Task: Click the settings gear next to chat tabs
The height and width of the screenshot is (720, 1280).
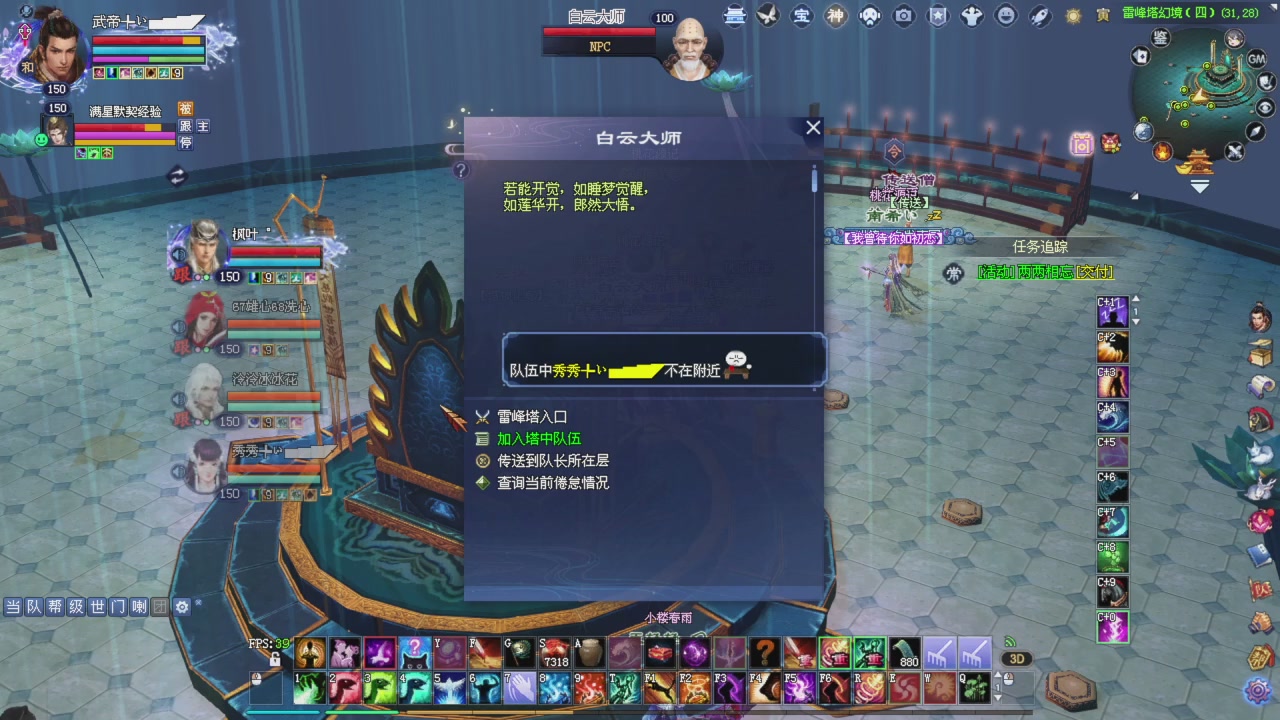Action: click(182, 607)
